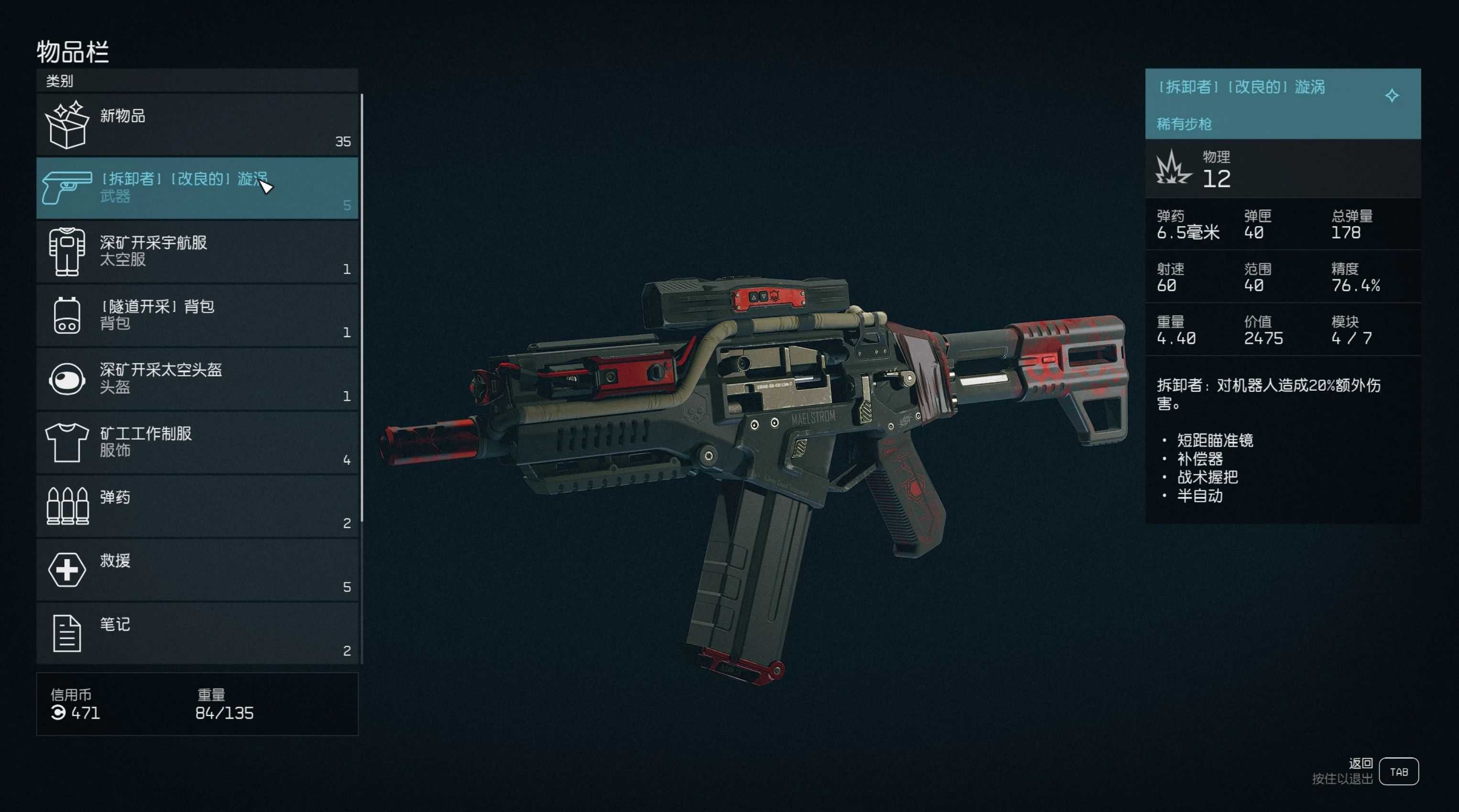Viewport: 1459px width, 812px height.
Task: Show the 救援 aid items
Action: (197, 570)
